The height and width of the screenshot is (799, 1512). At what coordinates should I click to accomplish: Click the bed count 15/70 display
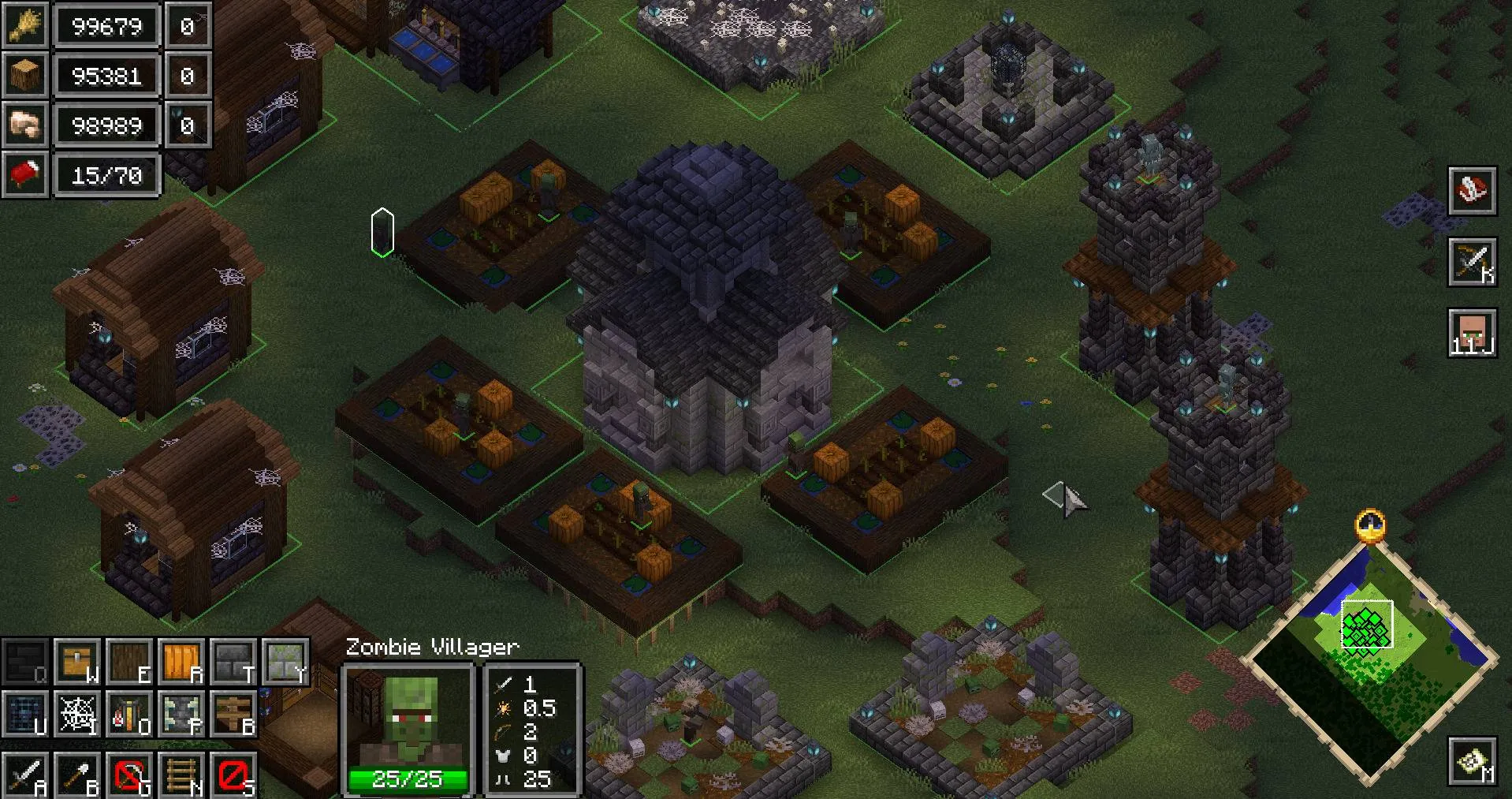[107, 175]
